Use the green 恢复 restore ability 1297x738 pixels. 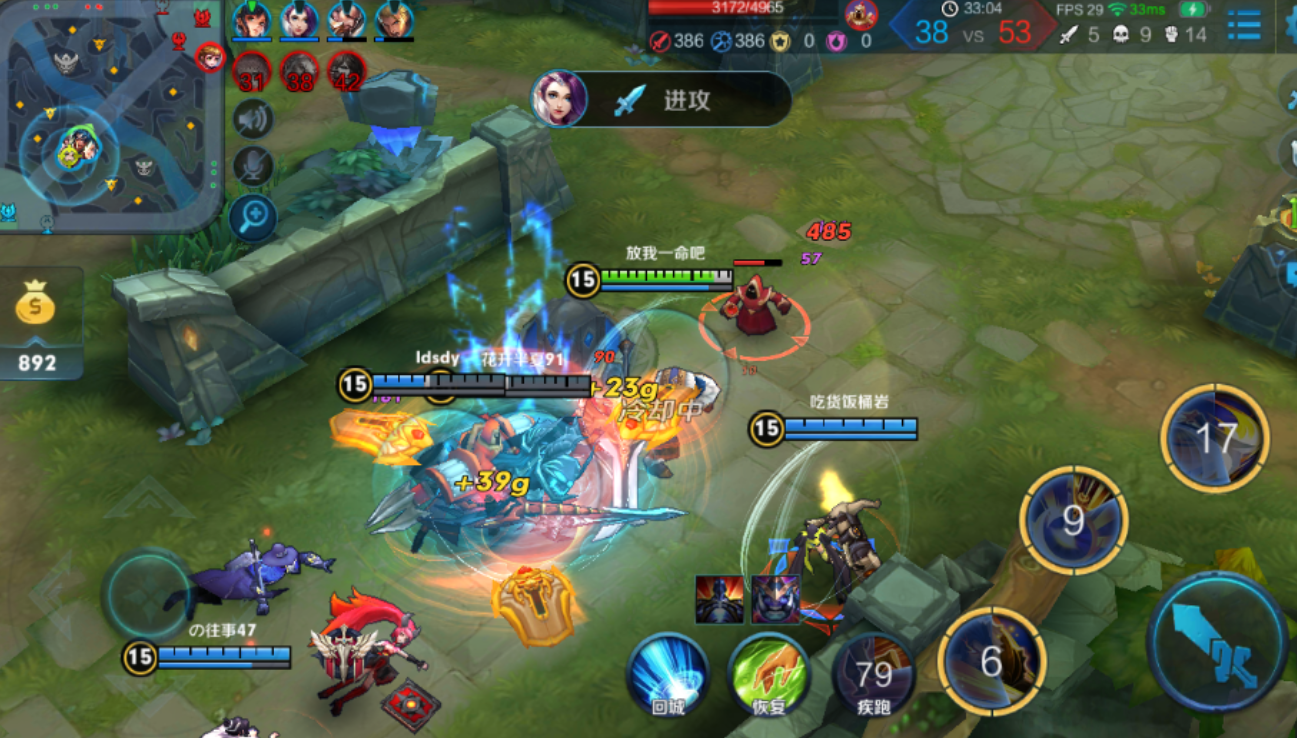(x=768, y=673)
